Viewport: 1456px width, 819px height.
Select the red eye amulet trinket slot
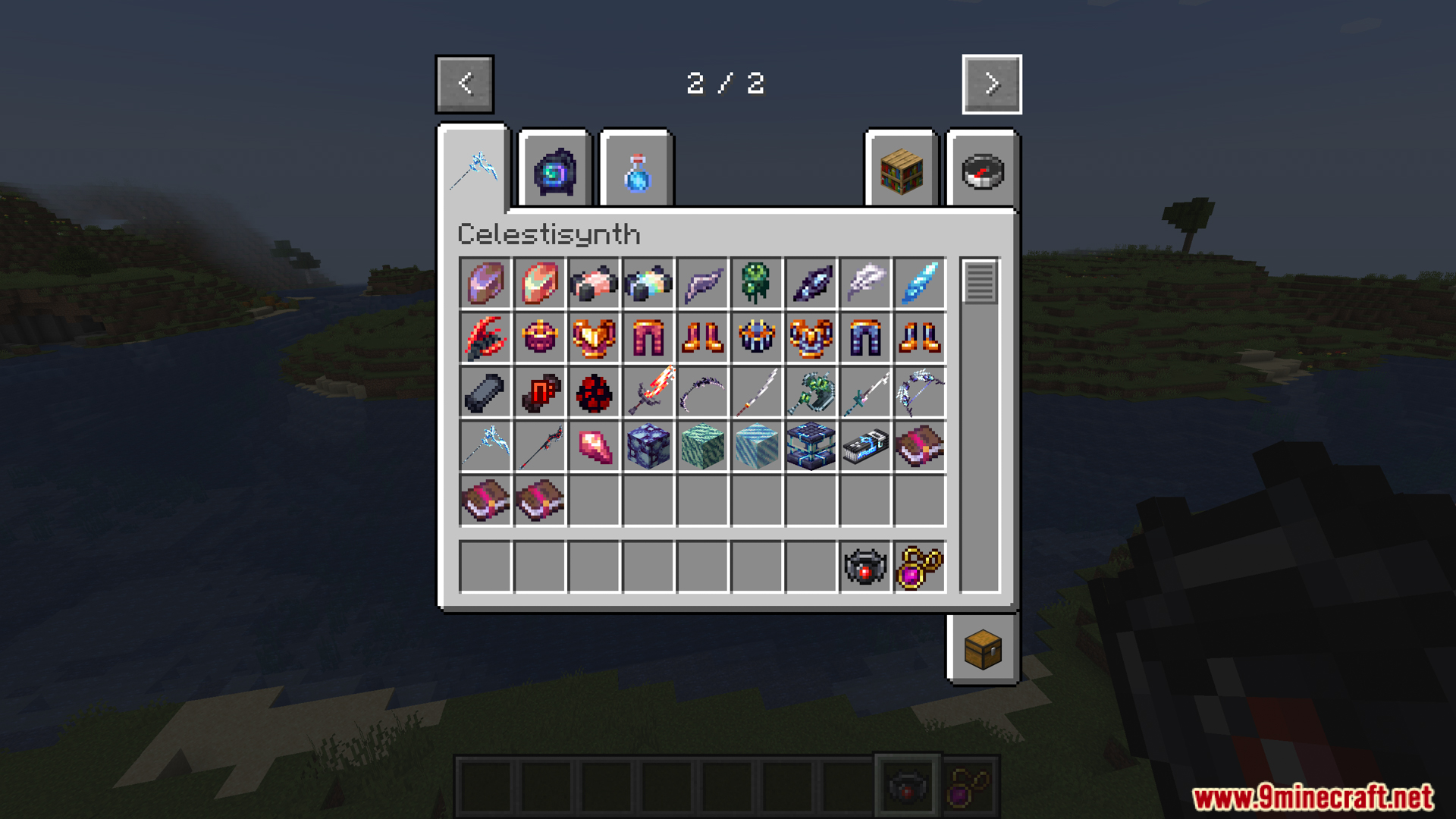(x=865, y=566)
